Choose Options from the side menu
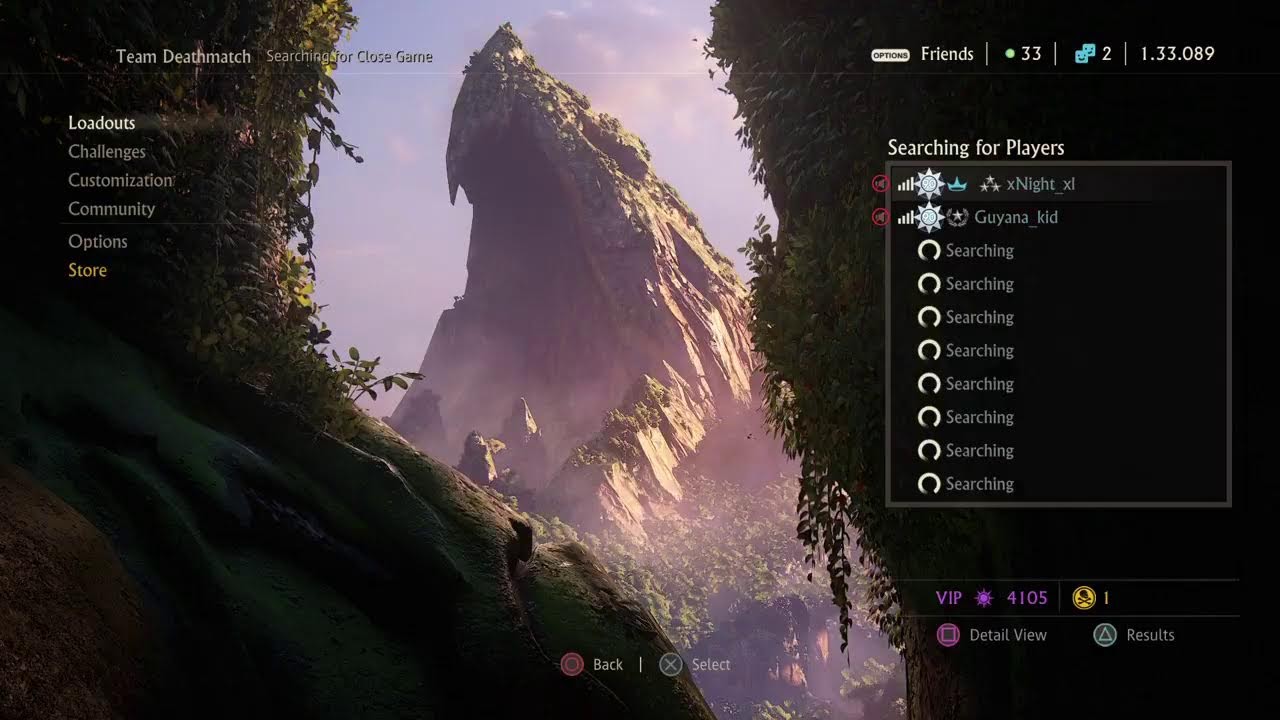This screenshot has width=1280, height=720. point(98,242)
